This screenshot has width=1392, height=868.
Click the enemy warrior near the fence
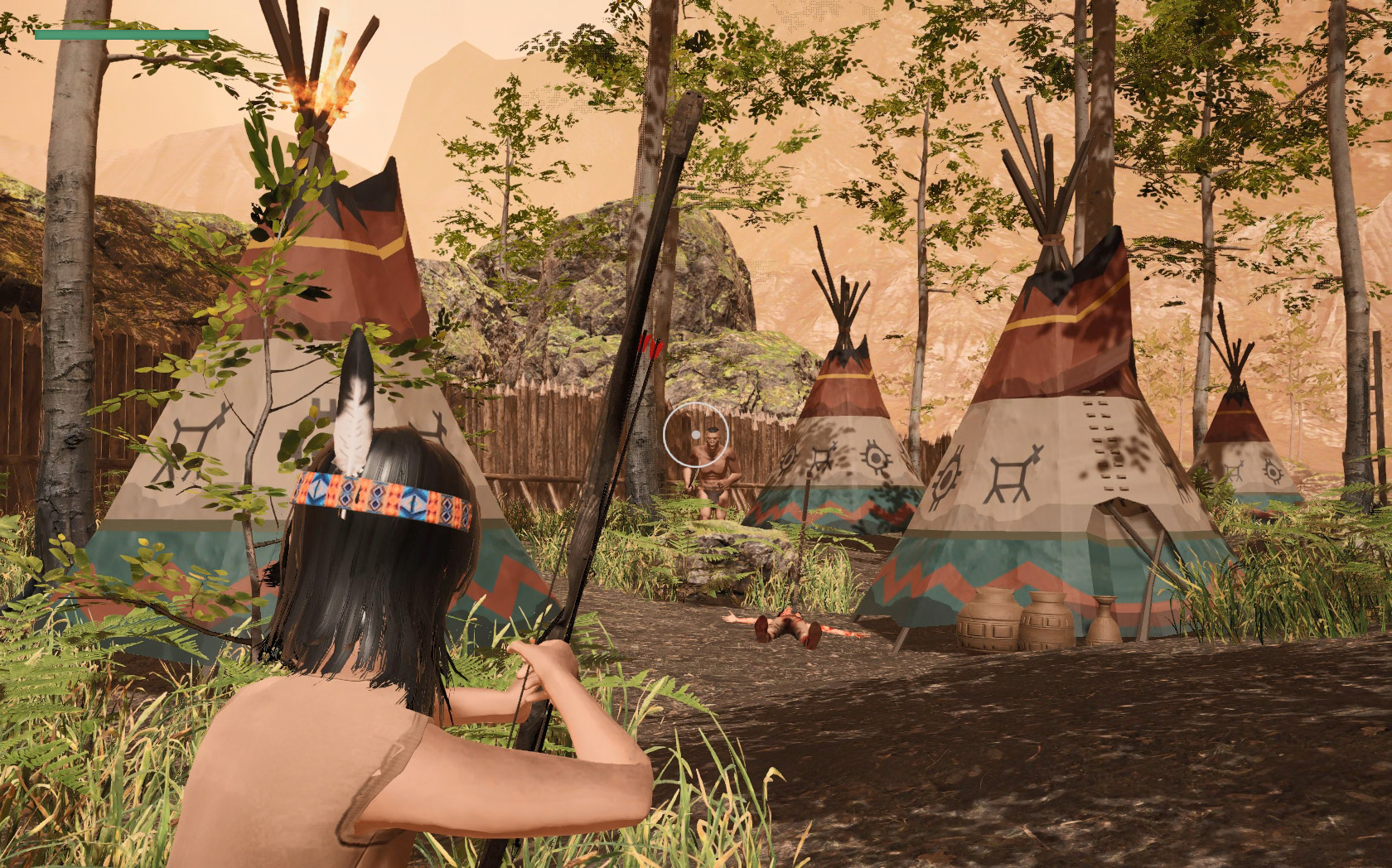tap(711, 468)
